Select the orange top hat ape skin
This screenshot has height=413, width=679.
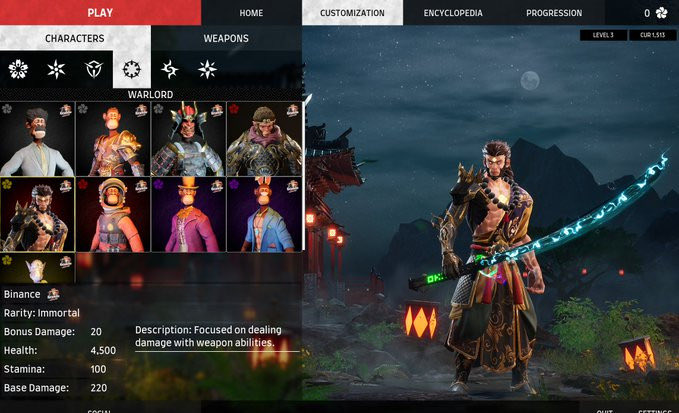(x=189, y=214)
